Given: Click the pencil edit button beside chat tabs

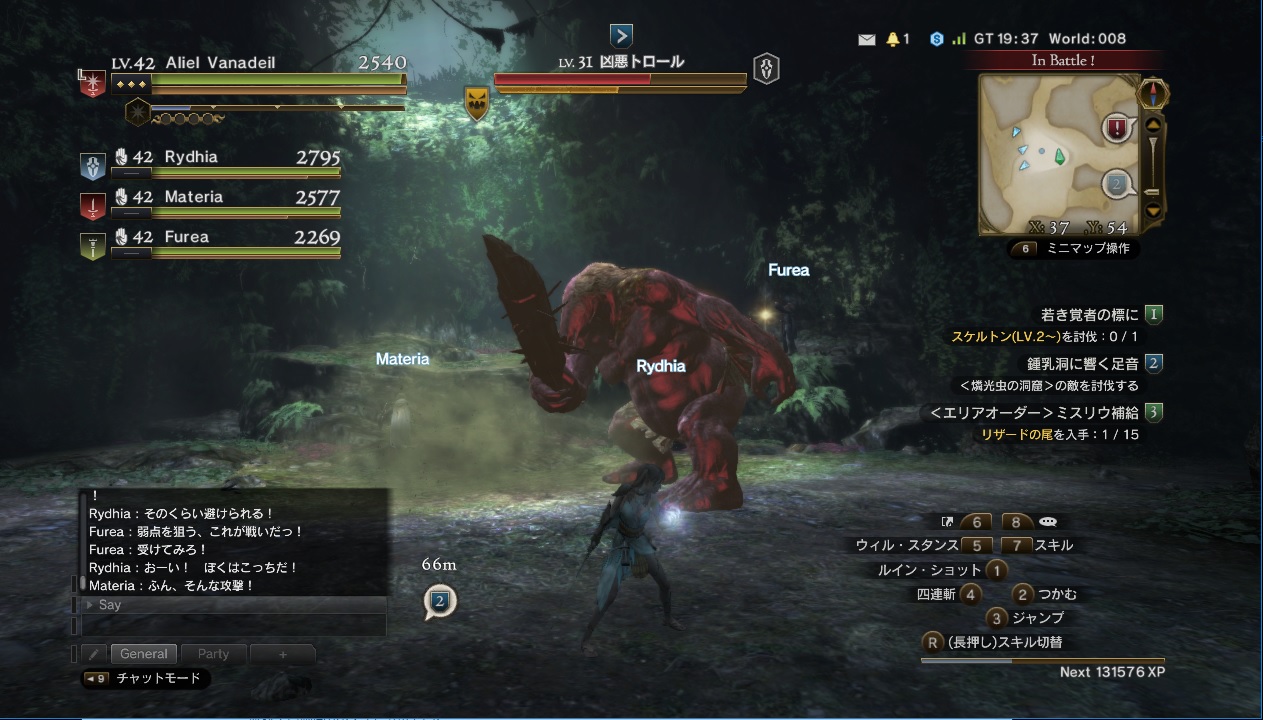Looking at the screenshot, I should coord(94,654).
